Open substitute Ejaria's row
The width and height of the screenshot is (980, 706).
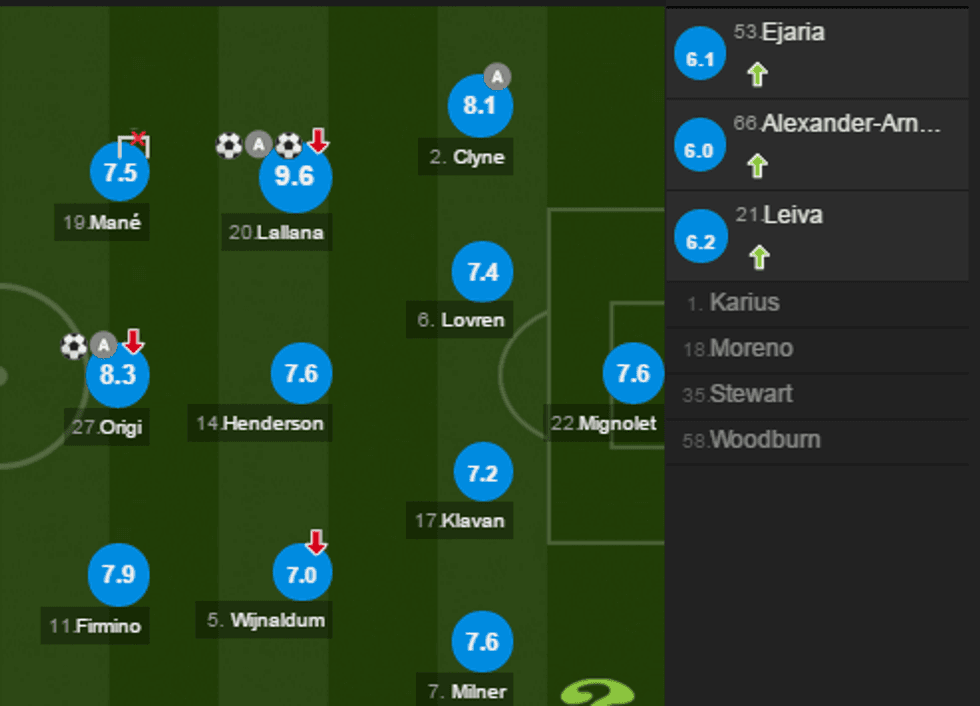click(822, 52)
